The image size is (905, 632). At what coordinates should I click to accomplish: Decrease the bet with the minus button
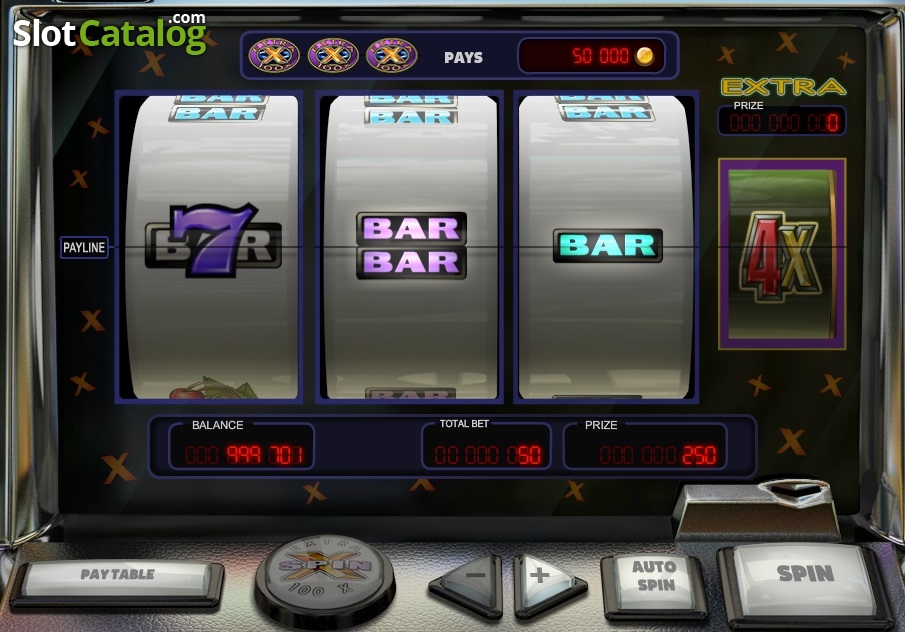[468, 579]
